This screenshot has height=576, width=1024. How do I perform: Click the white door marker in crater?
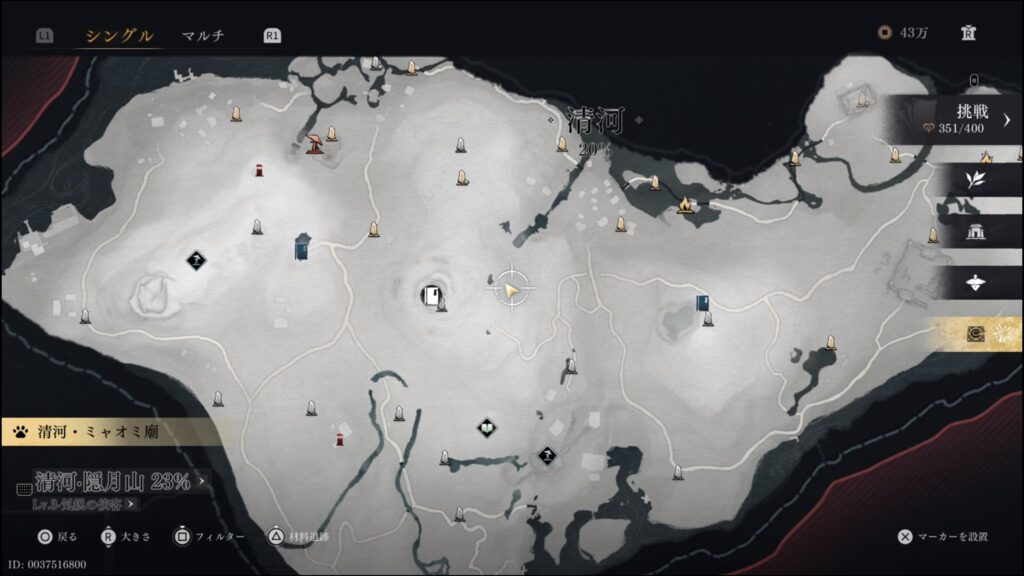click(432, 295)
